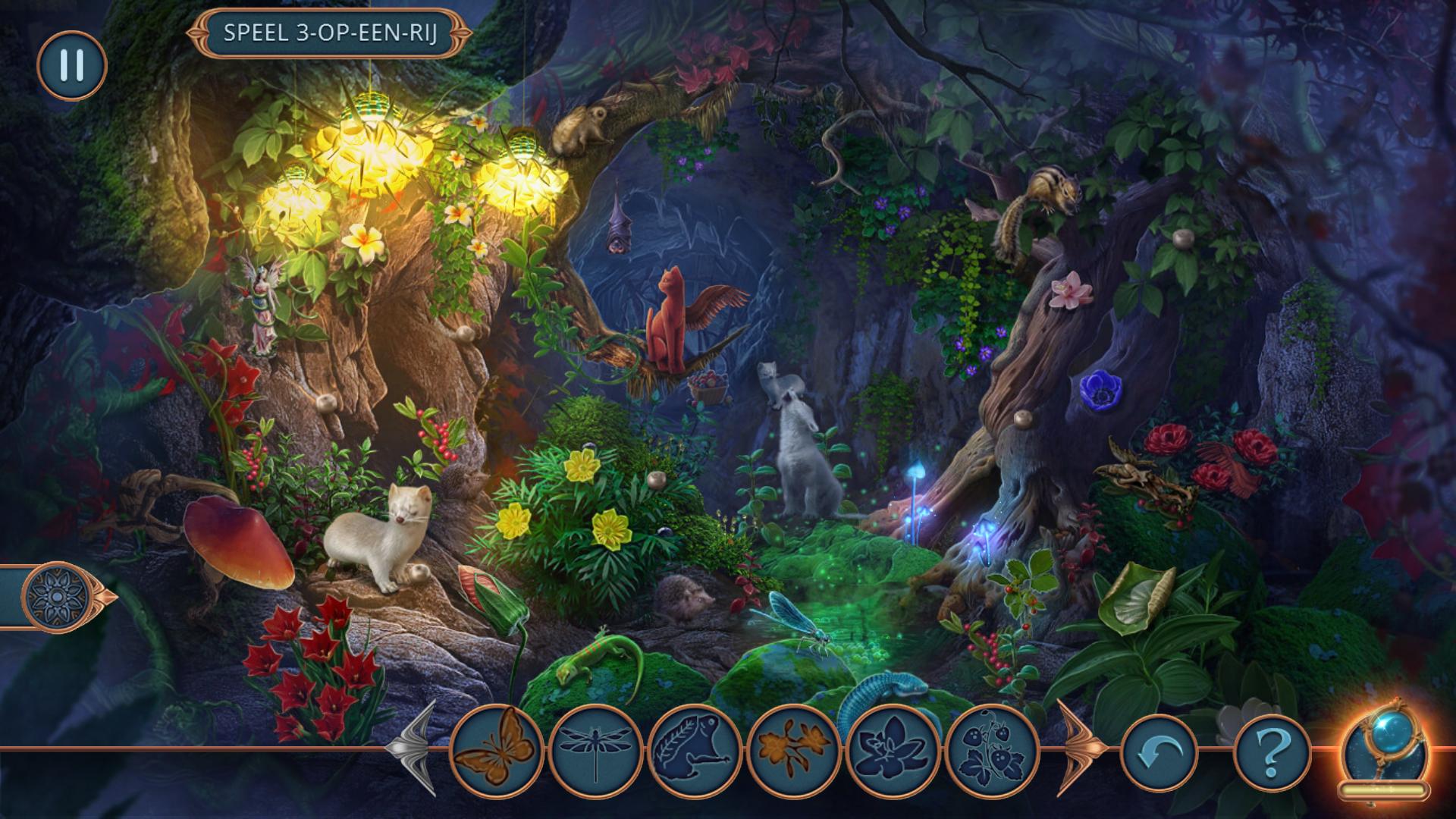Switch to the 3-op-een-rij game mode
The image size is (1456, 819).
click(330, 34)
